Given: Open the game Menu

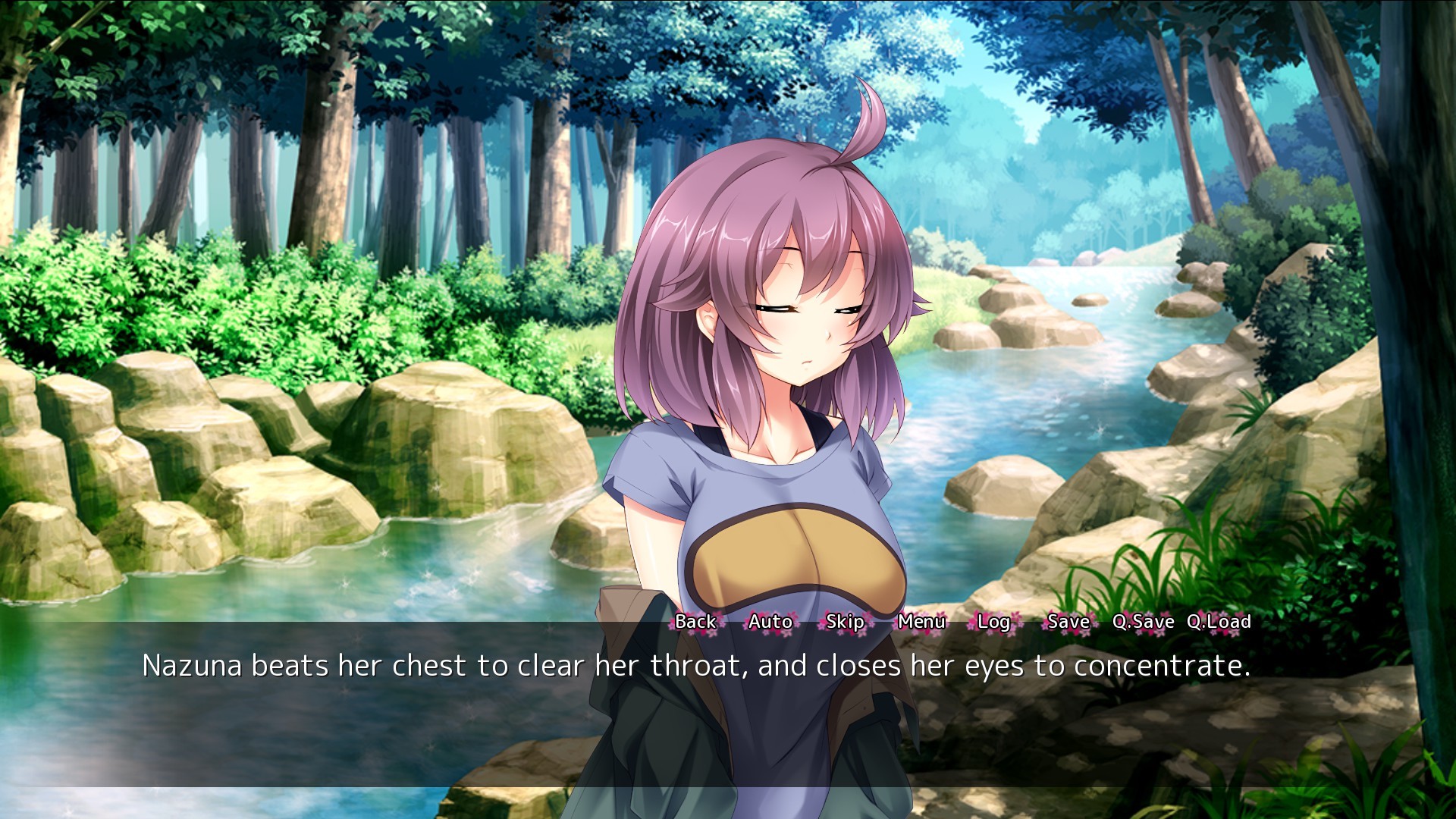Looking at the screenshot, I should coord(921,622).
